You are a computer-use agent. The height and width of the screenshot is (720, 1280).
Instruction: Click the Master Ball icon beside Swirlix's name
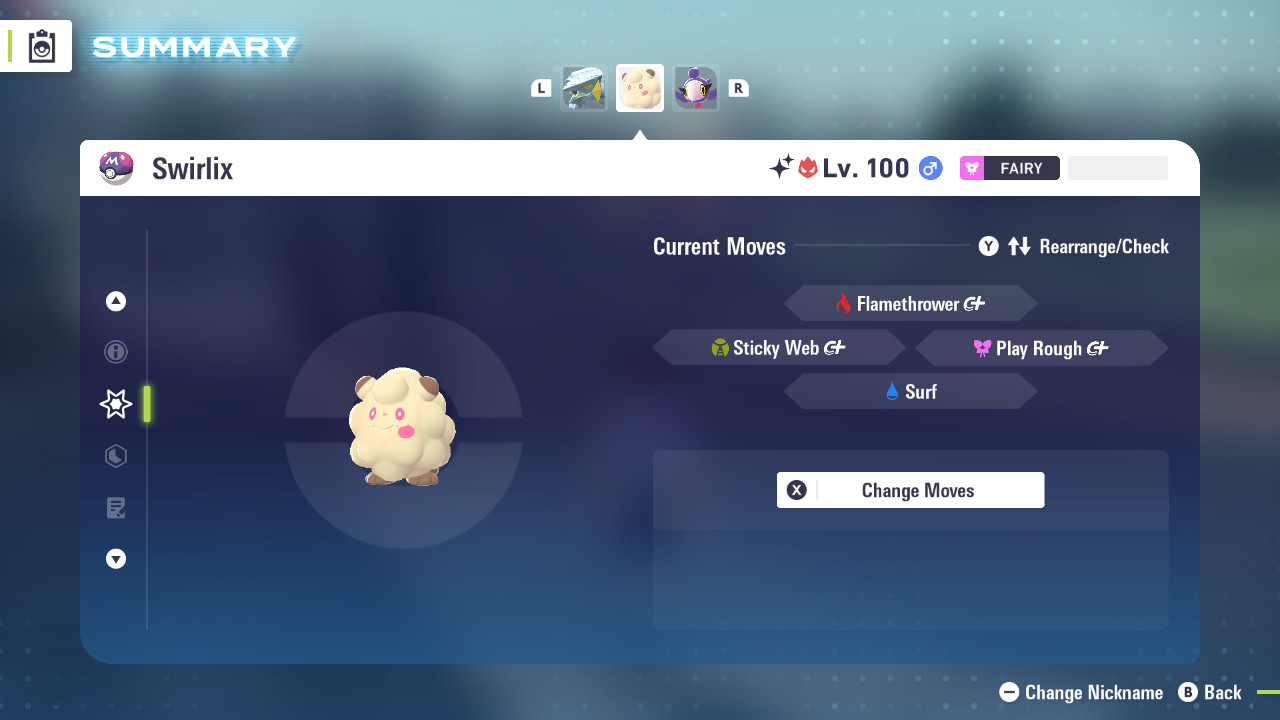click(116, 167)
